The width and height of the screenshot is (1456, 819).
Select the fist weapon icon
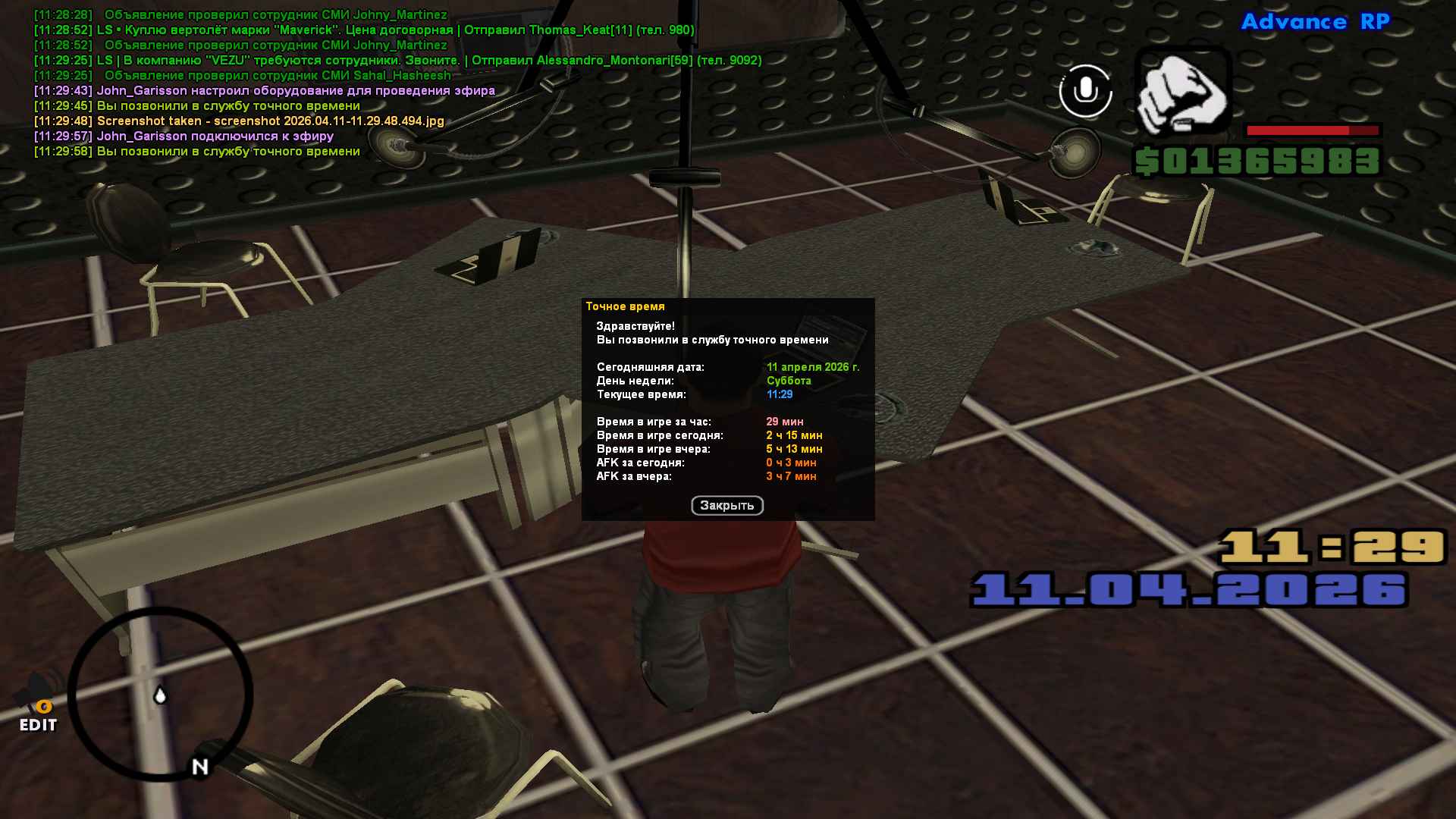[x=1182, y=91]
